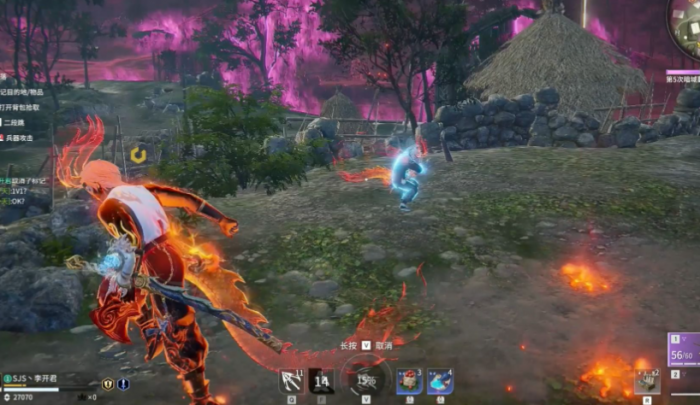Click the gold shield buff icon
This screenshot has height=405, width=700.
(x=107, y=383)
